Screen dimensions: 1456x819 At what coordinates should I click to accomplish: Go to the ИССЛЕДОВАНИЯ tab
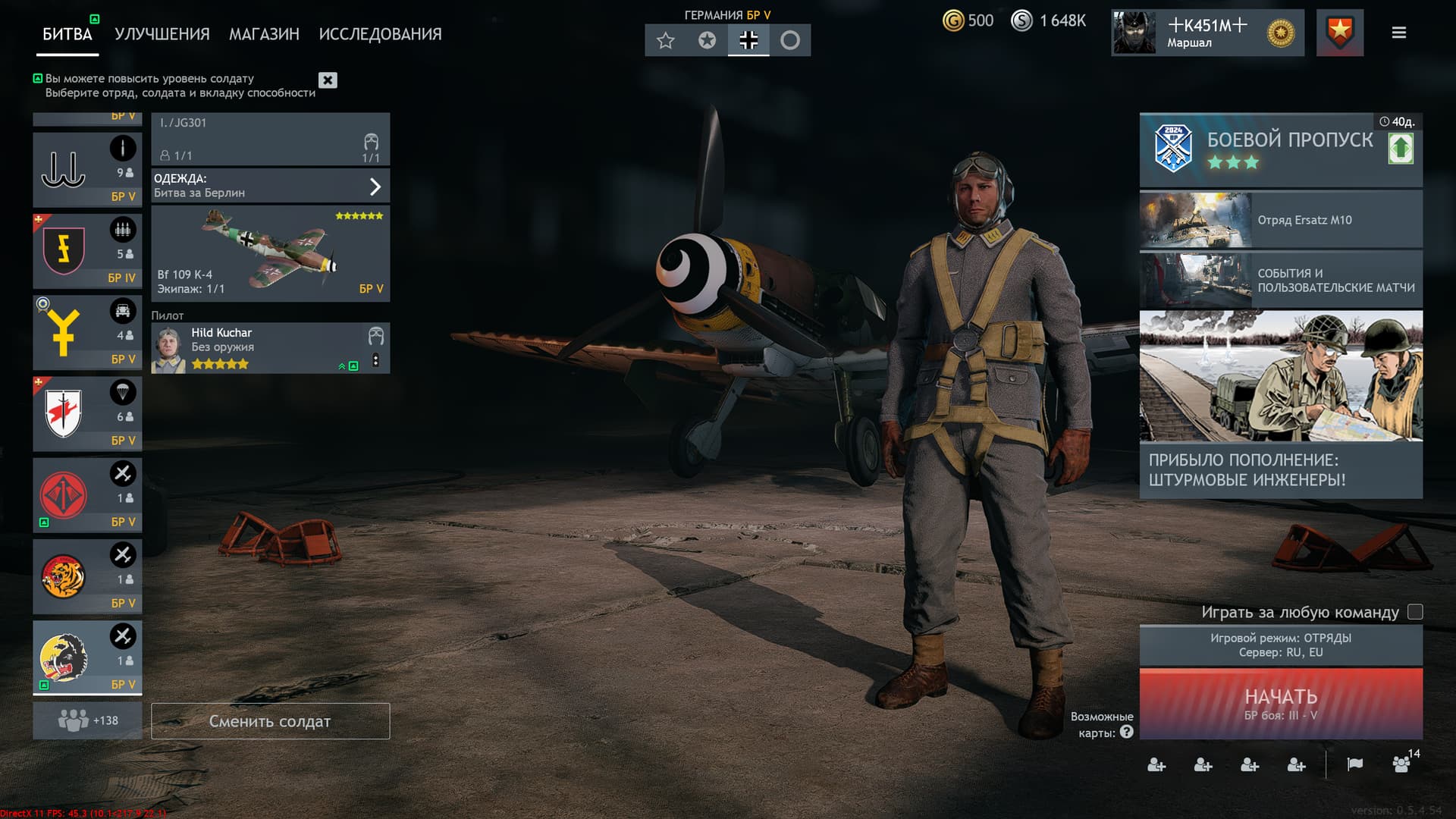pos(380,34)
